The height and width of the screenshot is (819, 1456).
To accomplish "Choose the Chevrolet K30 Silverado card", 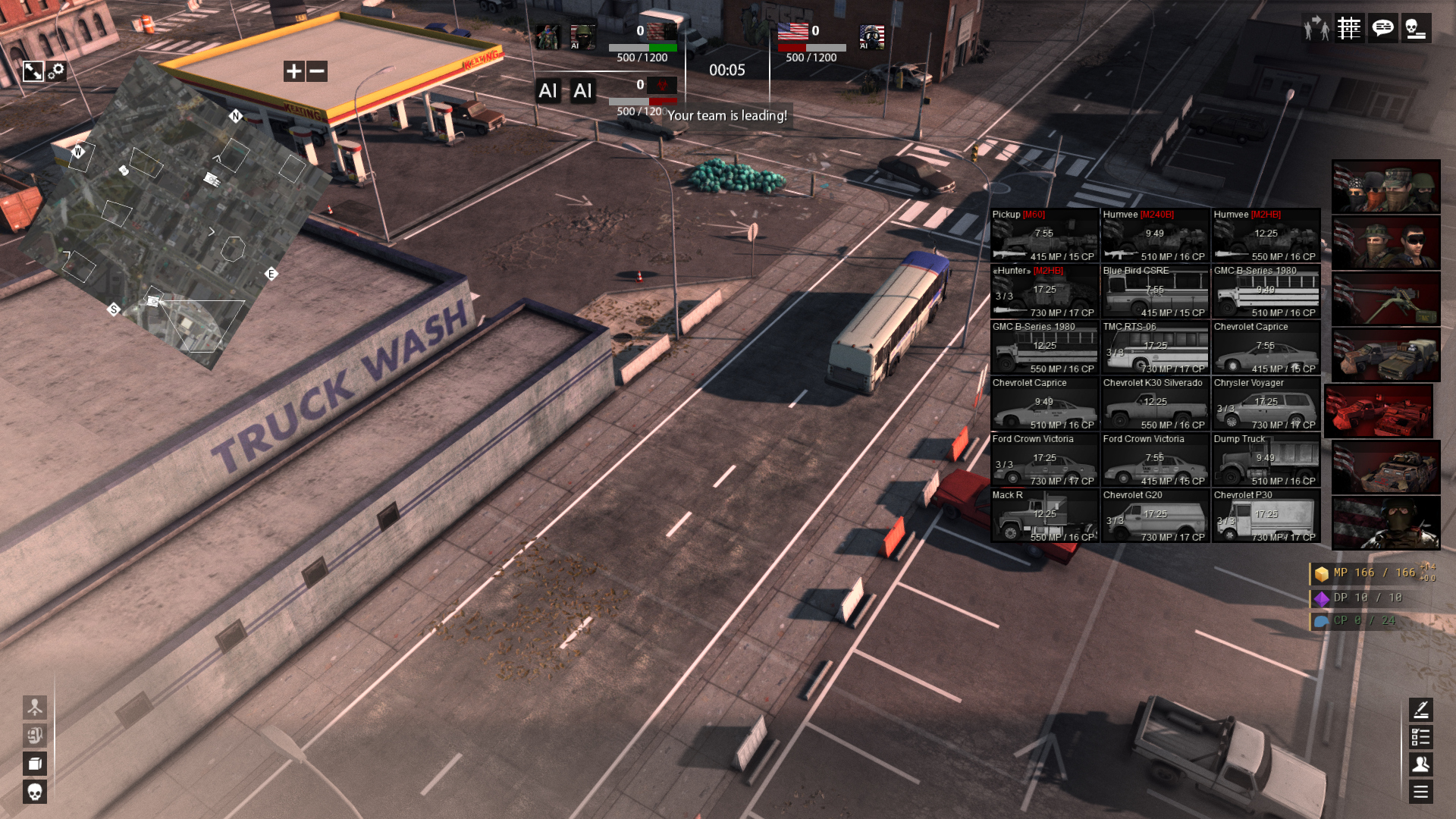I will tap(1155, 403).
